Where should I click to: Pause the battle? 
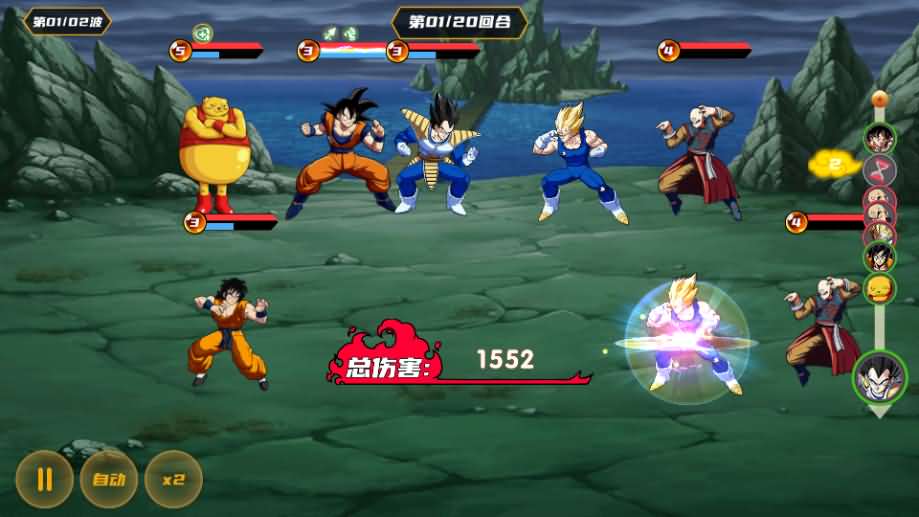[x=43, y=478]
